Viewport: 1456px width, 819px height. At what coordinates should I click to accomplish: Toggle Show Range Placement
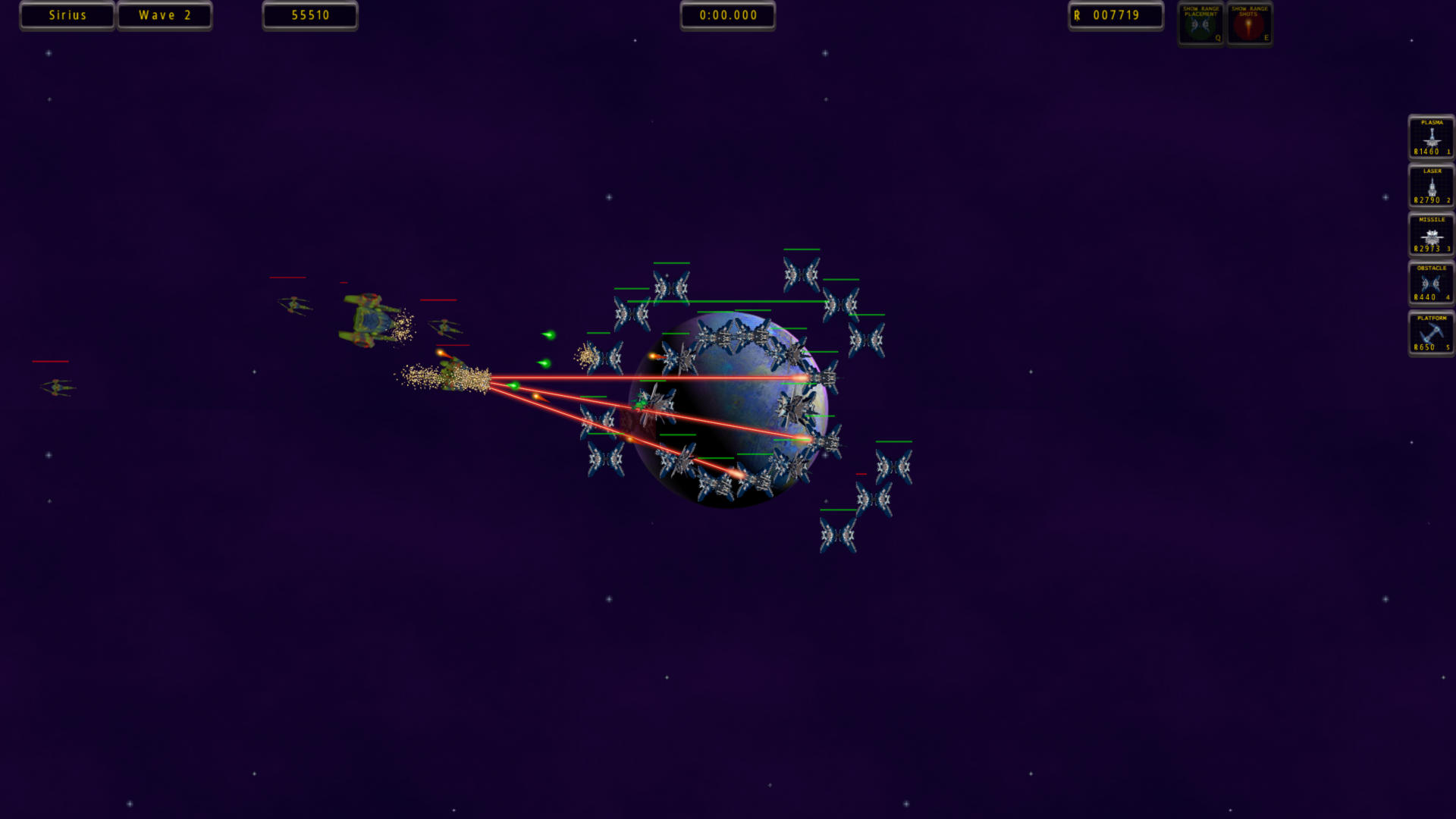pyautogui.click(x=1200, y=24)
